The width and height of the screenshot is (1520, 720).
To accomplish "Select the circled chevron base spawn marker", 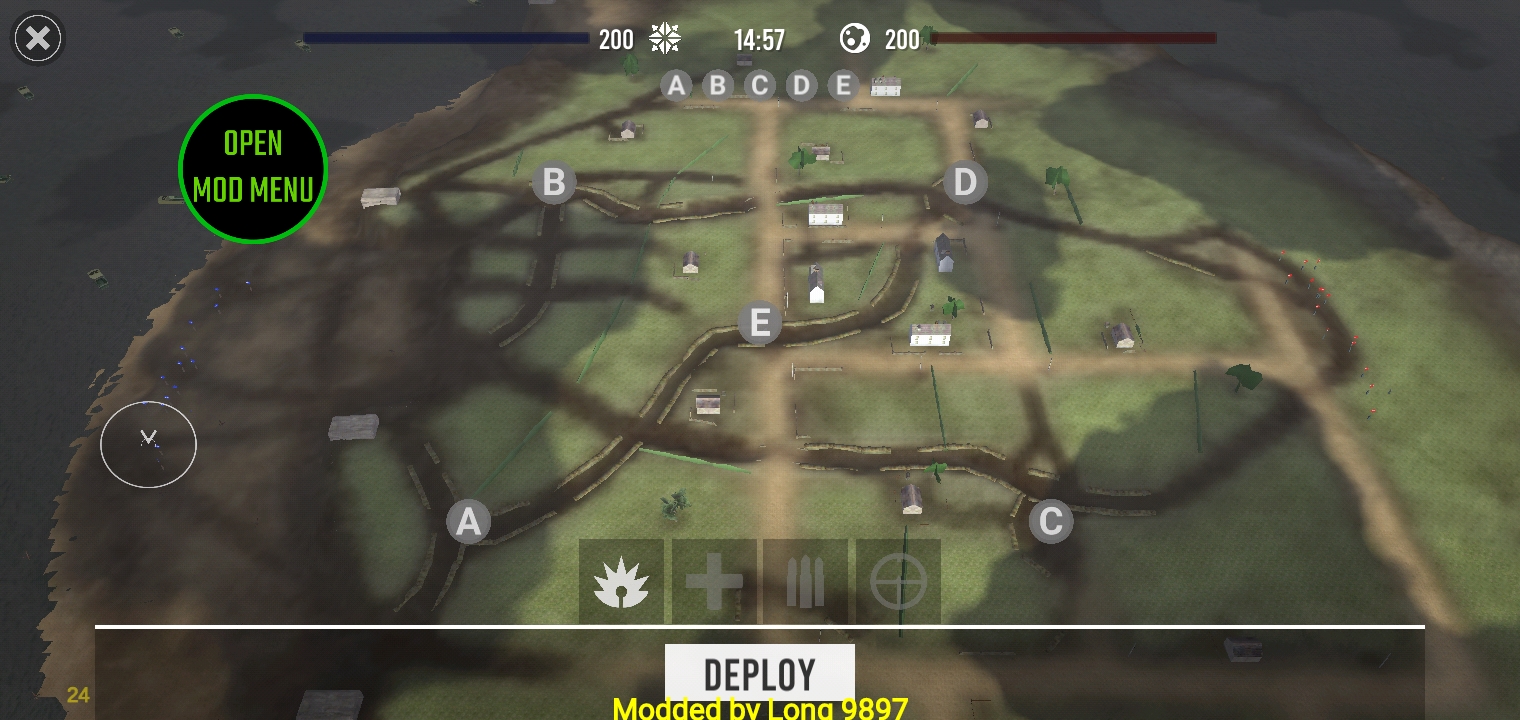I will (x=148, y=444).
